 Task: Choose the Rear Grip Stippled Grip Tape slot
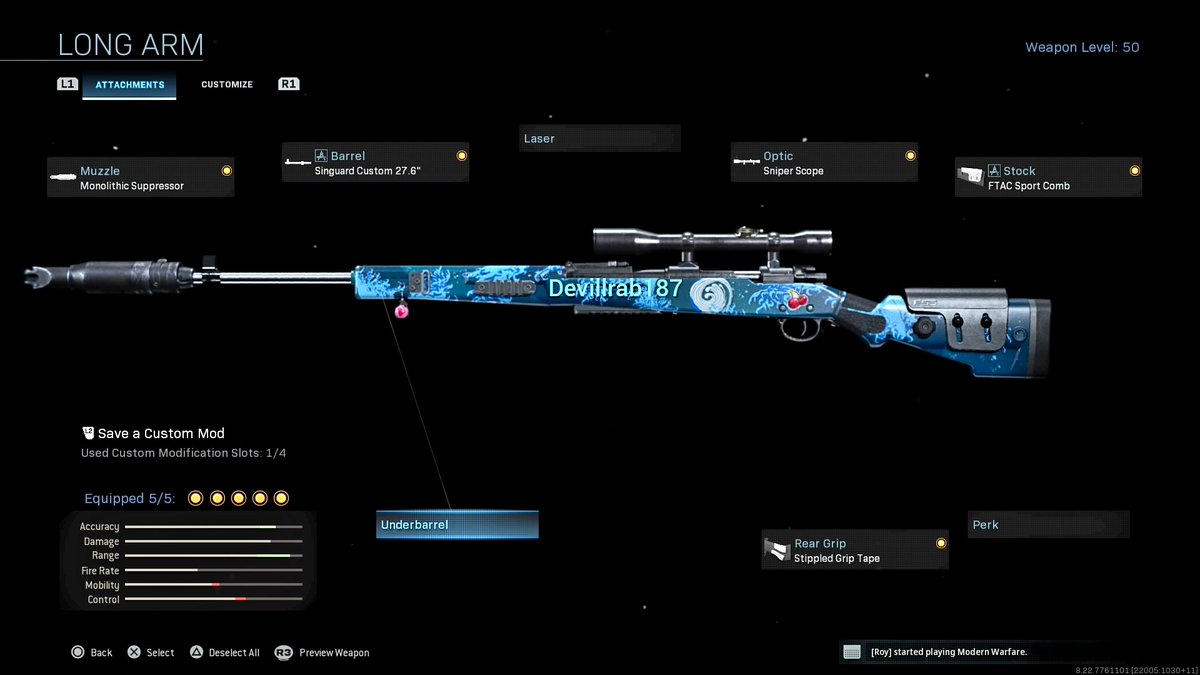pyautogui.click(x=855, y=551)
